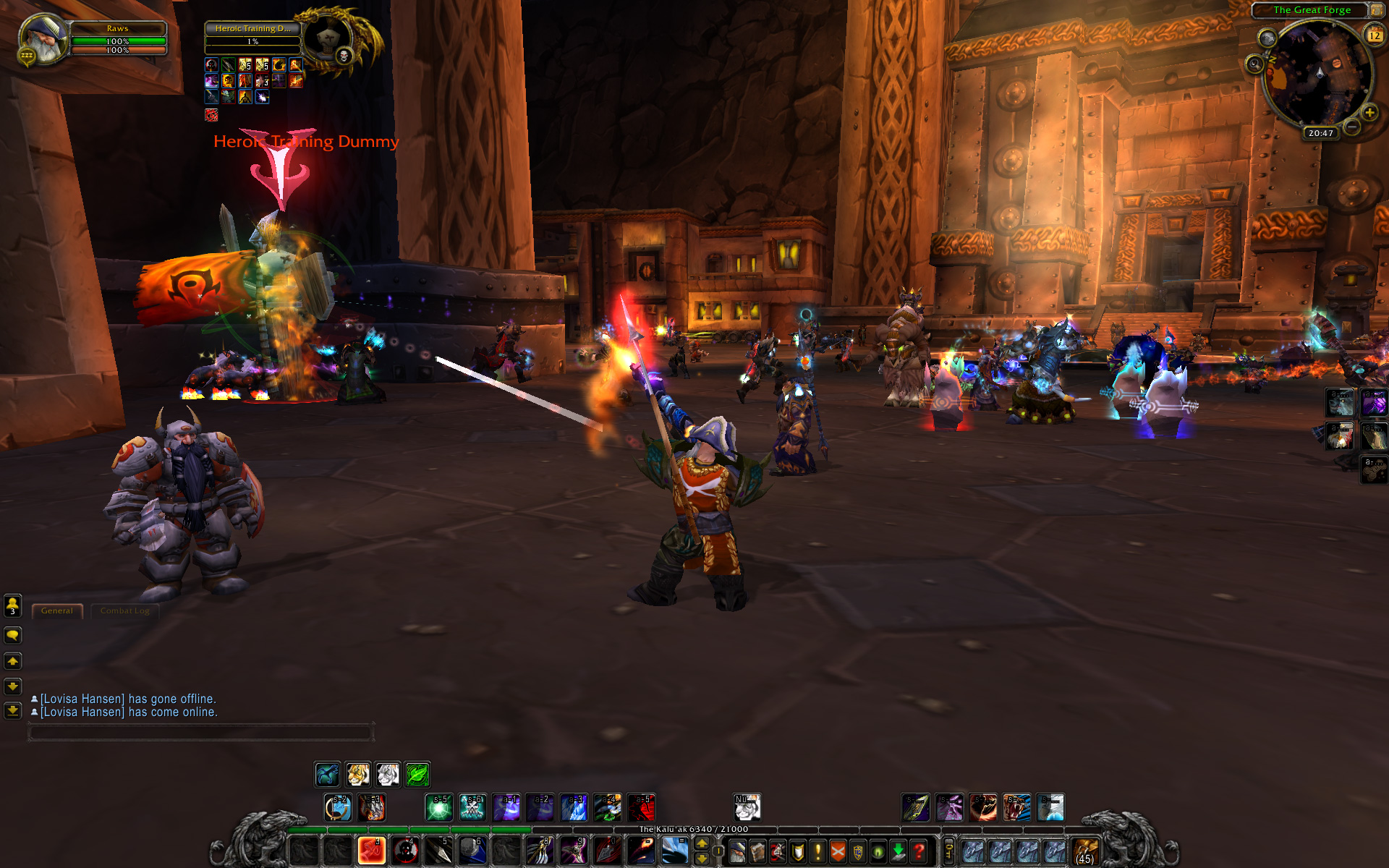Zoom in on the minimap
1389x868 pixels.
1369,113
